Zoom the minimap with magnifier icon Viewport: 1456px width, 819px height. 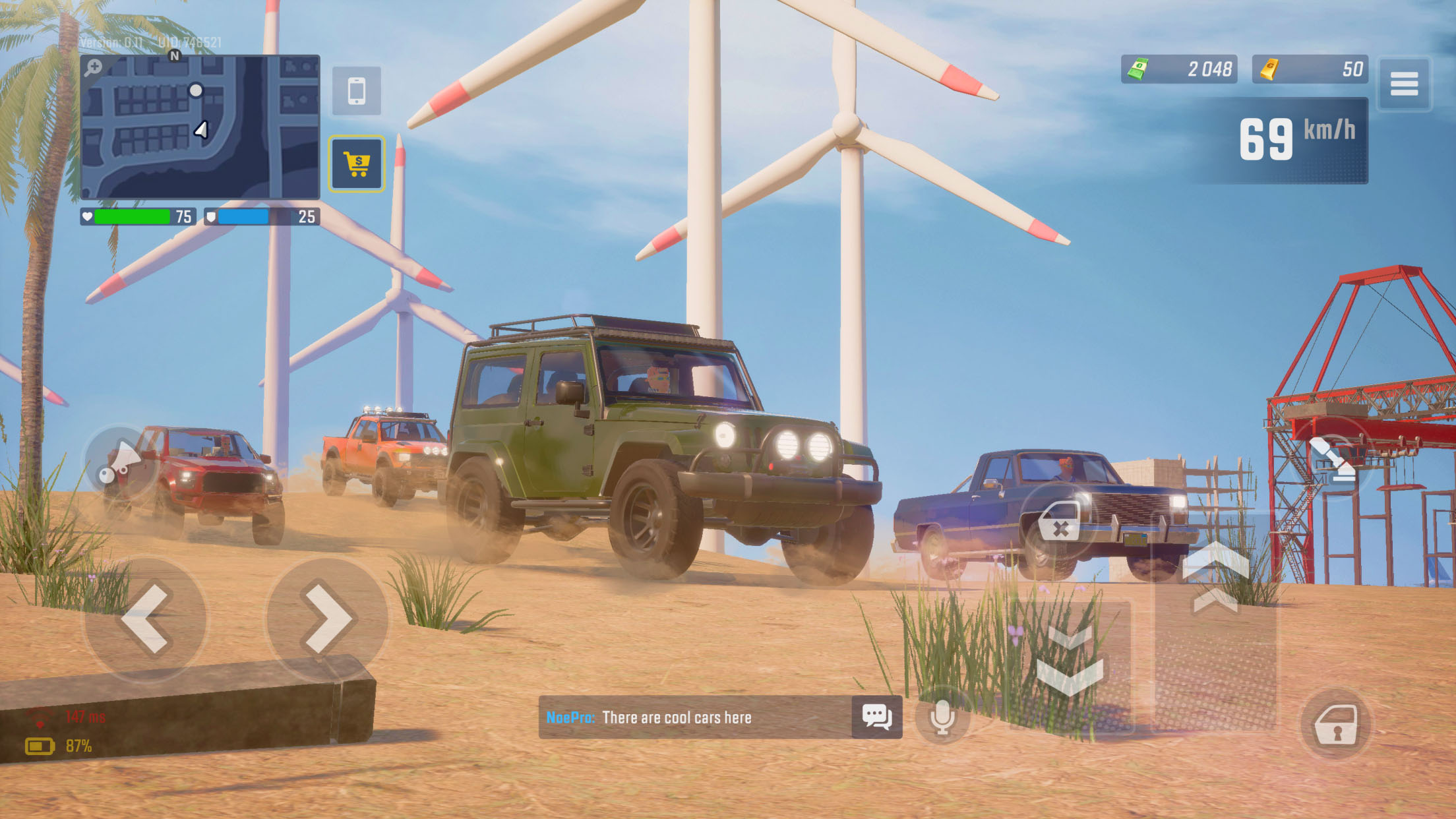[94, 67]
